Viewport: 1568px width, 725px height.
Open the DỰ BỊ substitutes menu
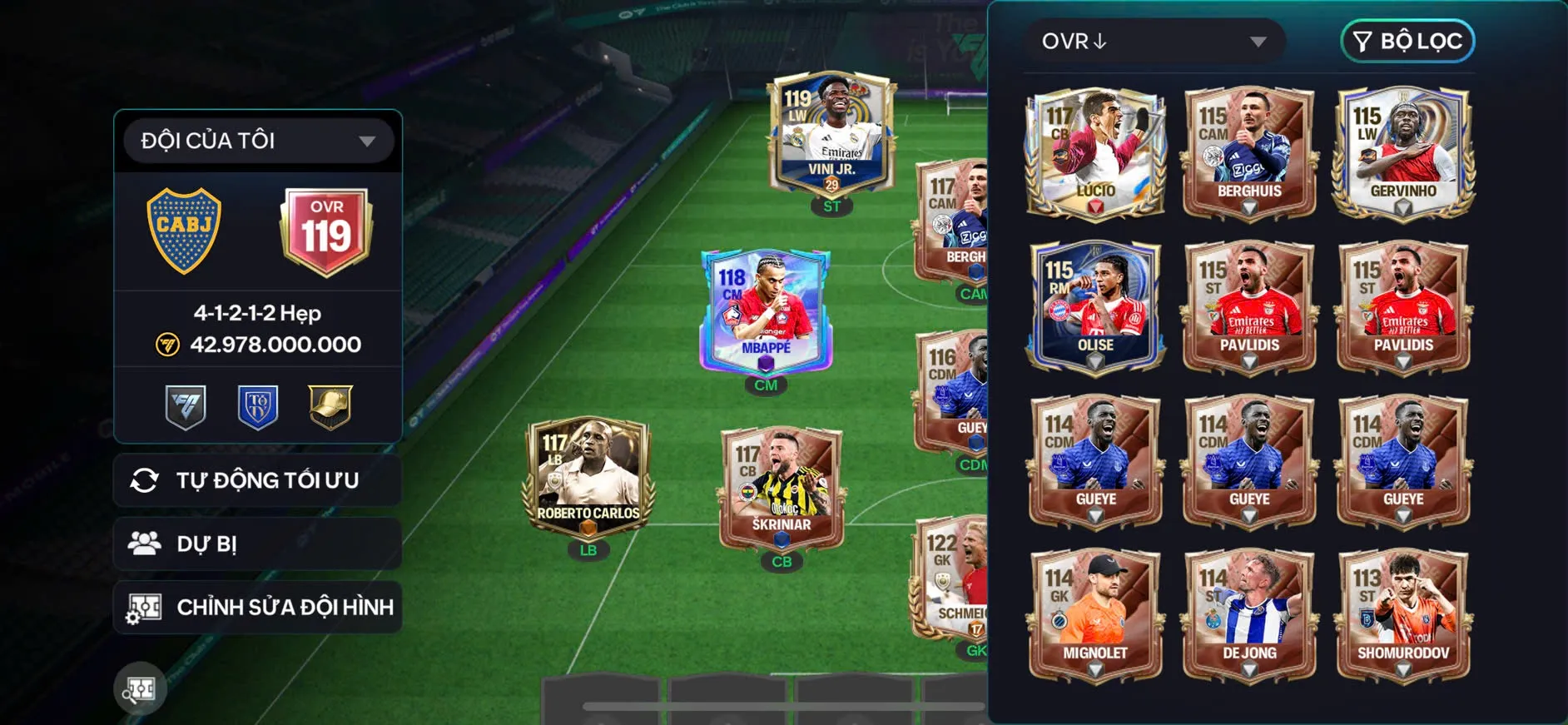(258, 544)
